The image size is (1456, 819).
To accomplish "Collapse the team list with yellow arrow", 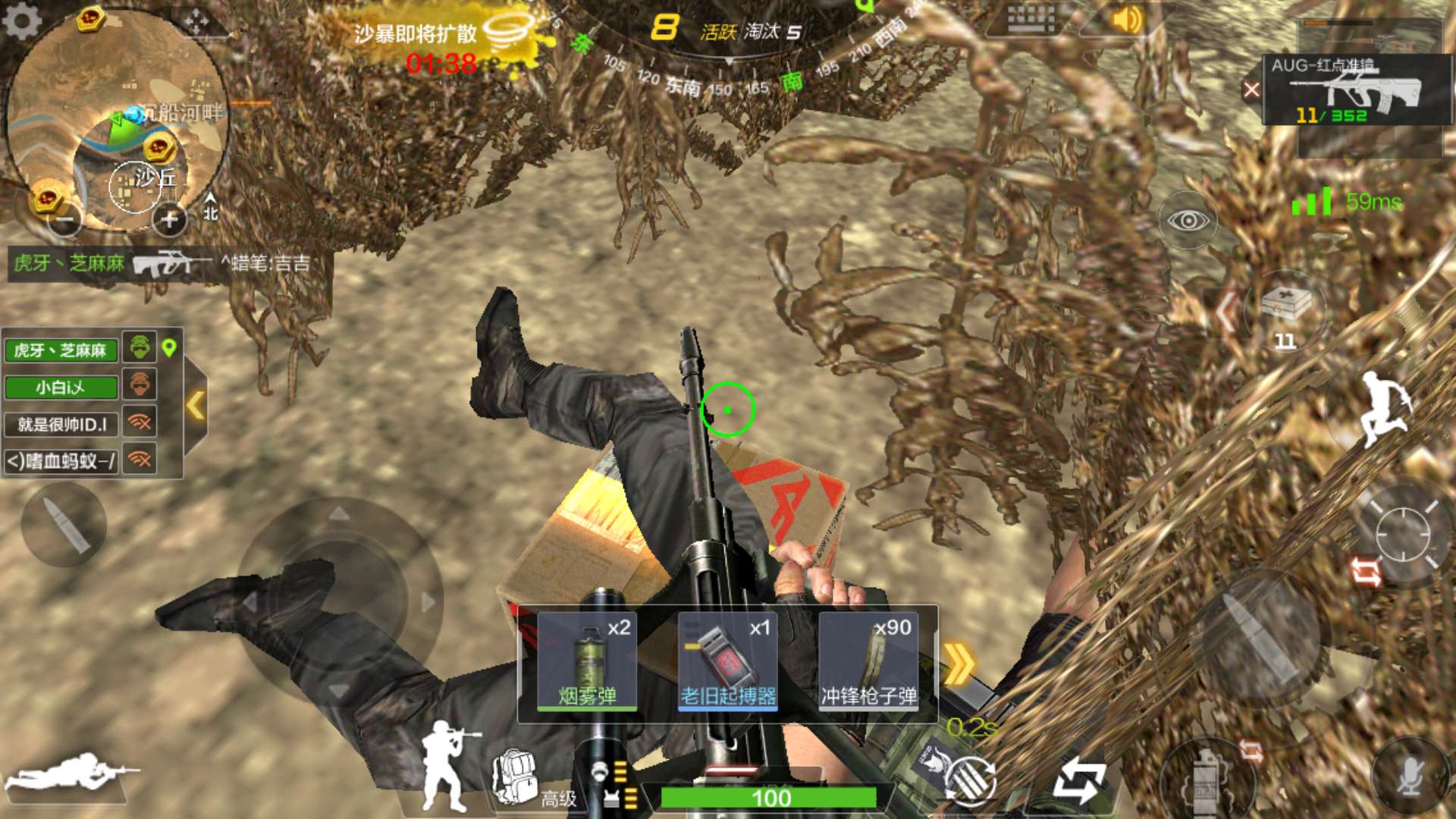I will [196, 405].
